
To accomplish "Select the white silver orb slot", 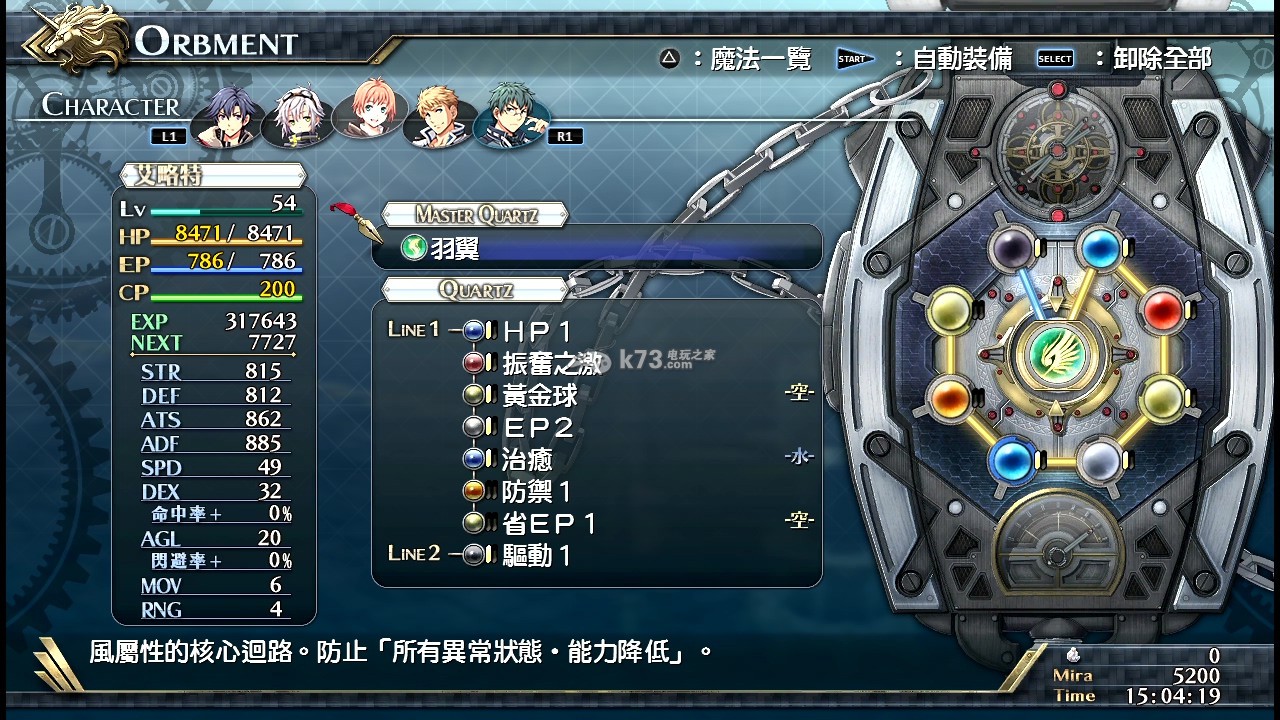I will [x=1099, y=462].
